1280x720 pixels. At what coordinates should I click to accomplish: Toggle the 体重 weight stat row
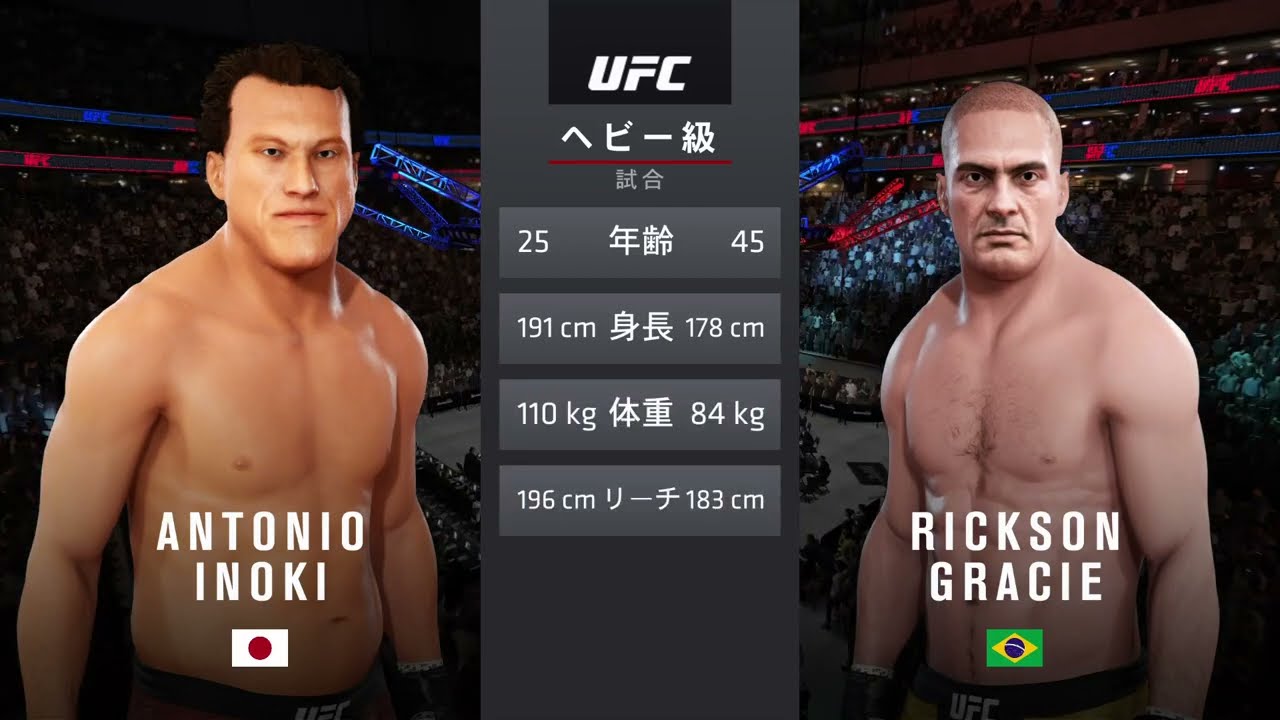pyautogui.click(x=639, y=414)
